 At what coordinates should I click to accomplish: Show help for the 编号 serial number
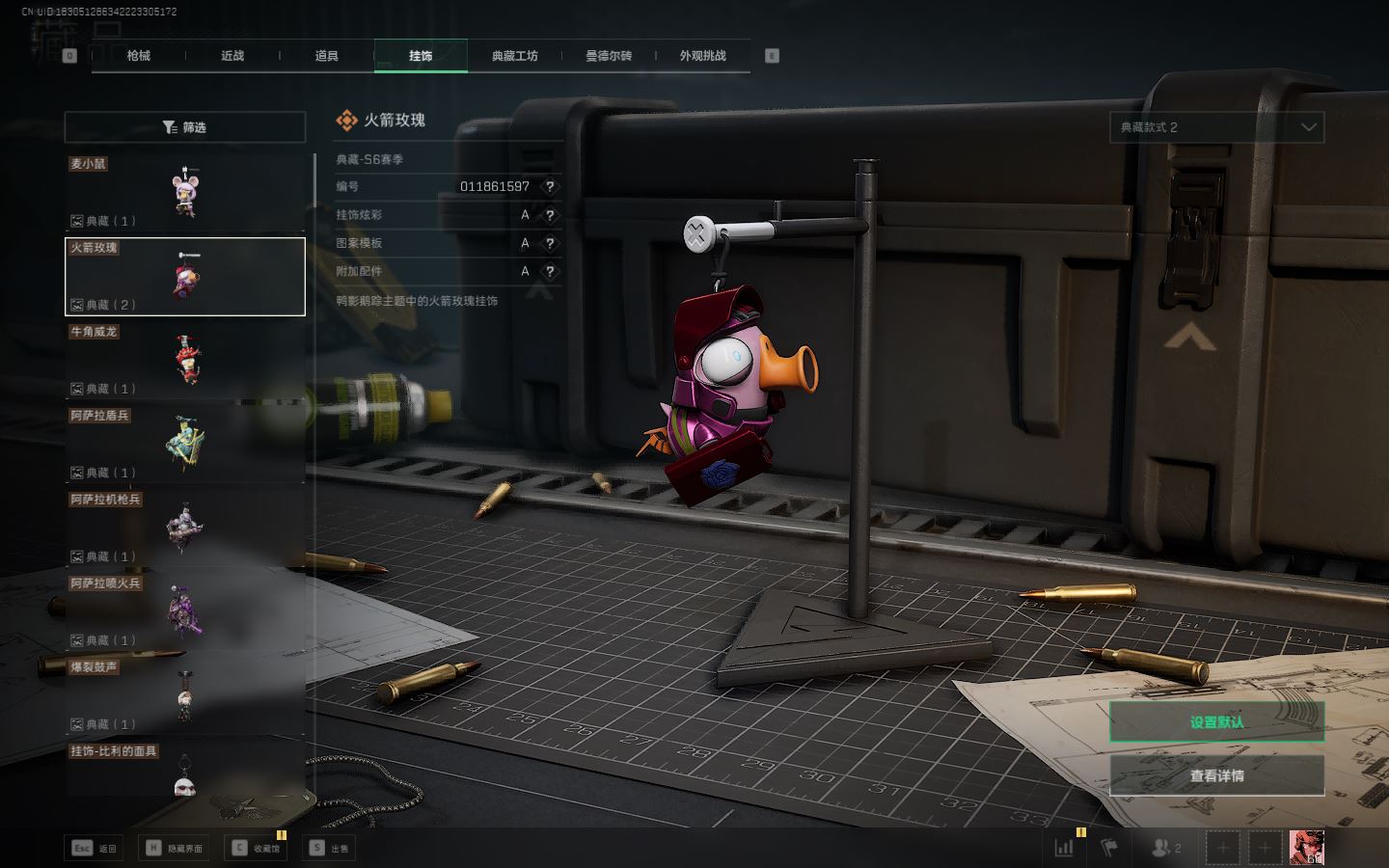pos(550,187)
